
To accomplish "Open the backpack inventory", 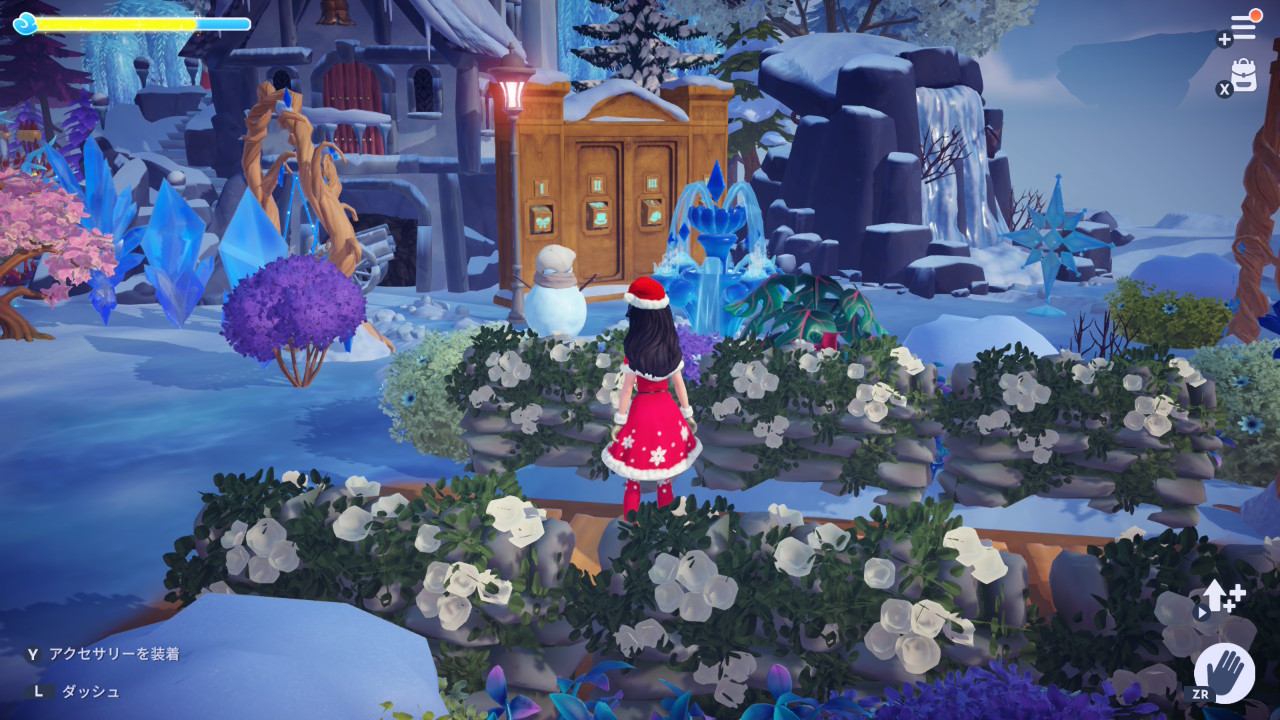I will pyautogui.click(x=1244, y=75).
